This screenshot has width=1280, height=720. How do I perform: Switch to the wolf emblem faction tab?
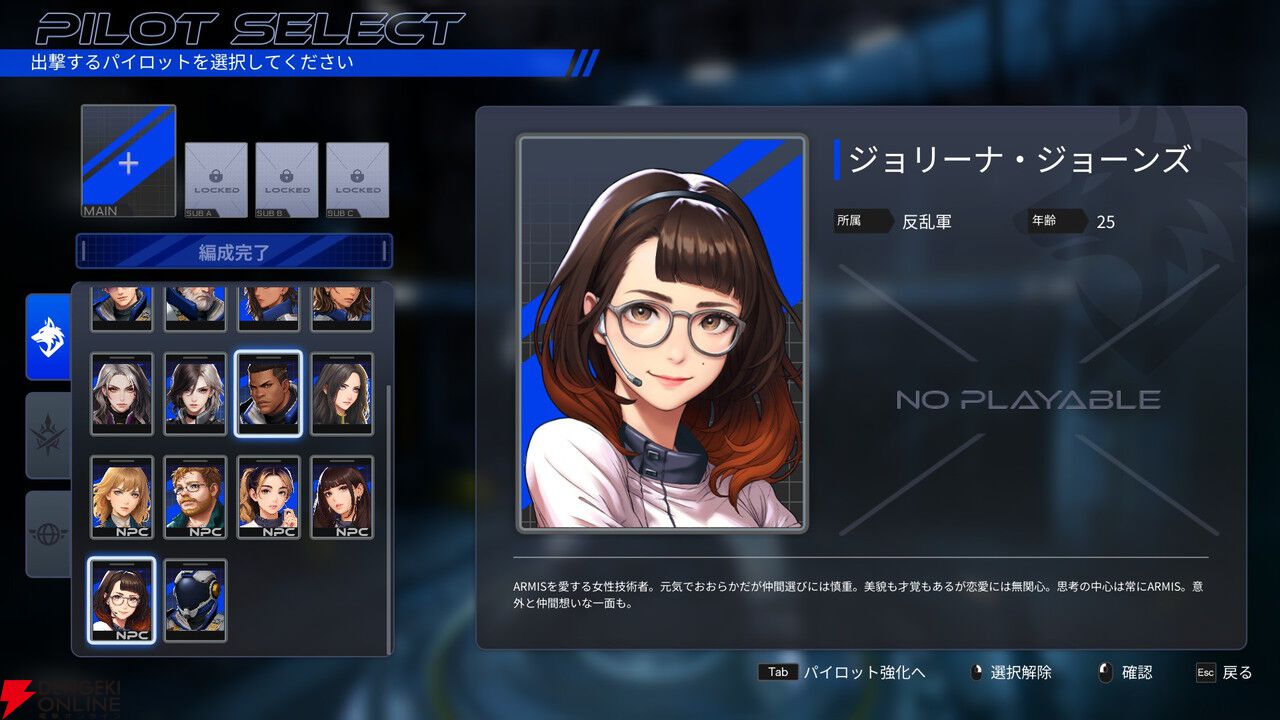[48, 337]
